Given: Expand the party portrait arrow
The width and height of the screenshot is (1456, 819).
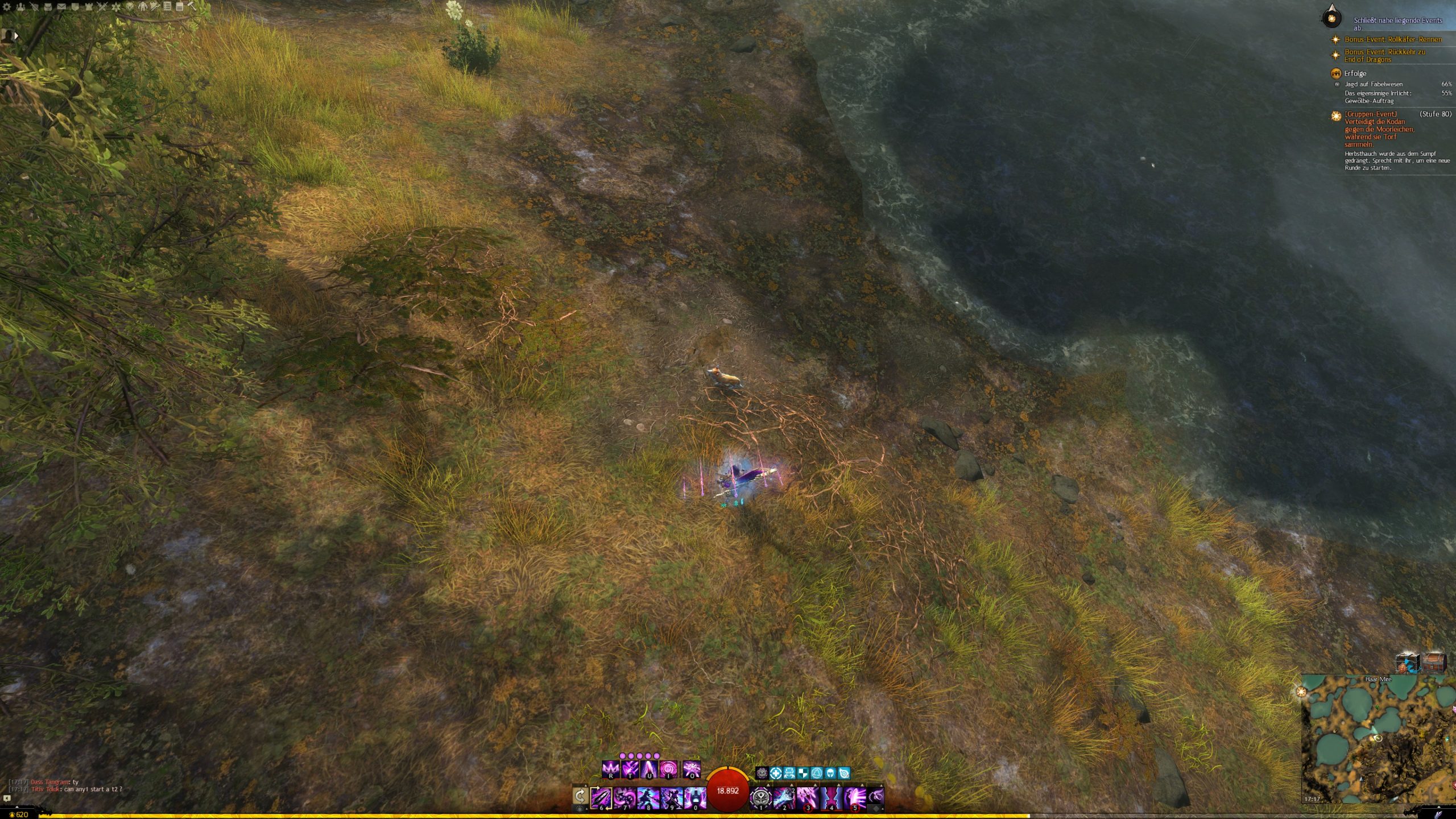Looking at the screenshot, I should 16,36.
